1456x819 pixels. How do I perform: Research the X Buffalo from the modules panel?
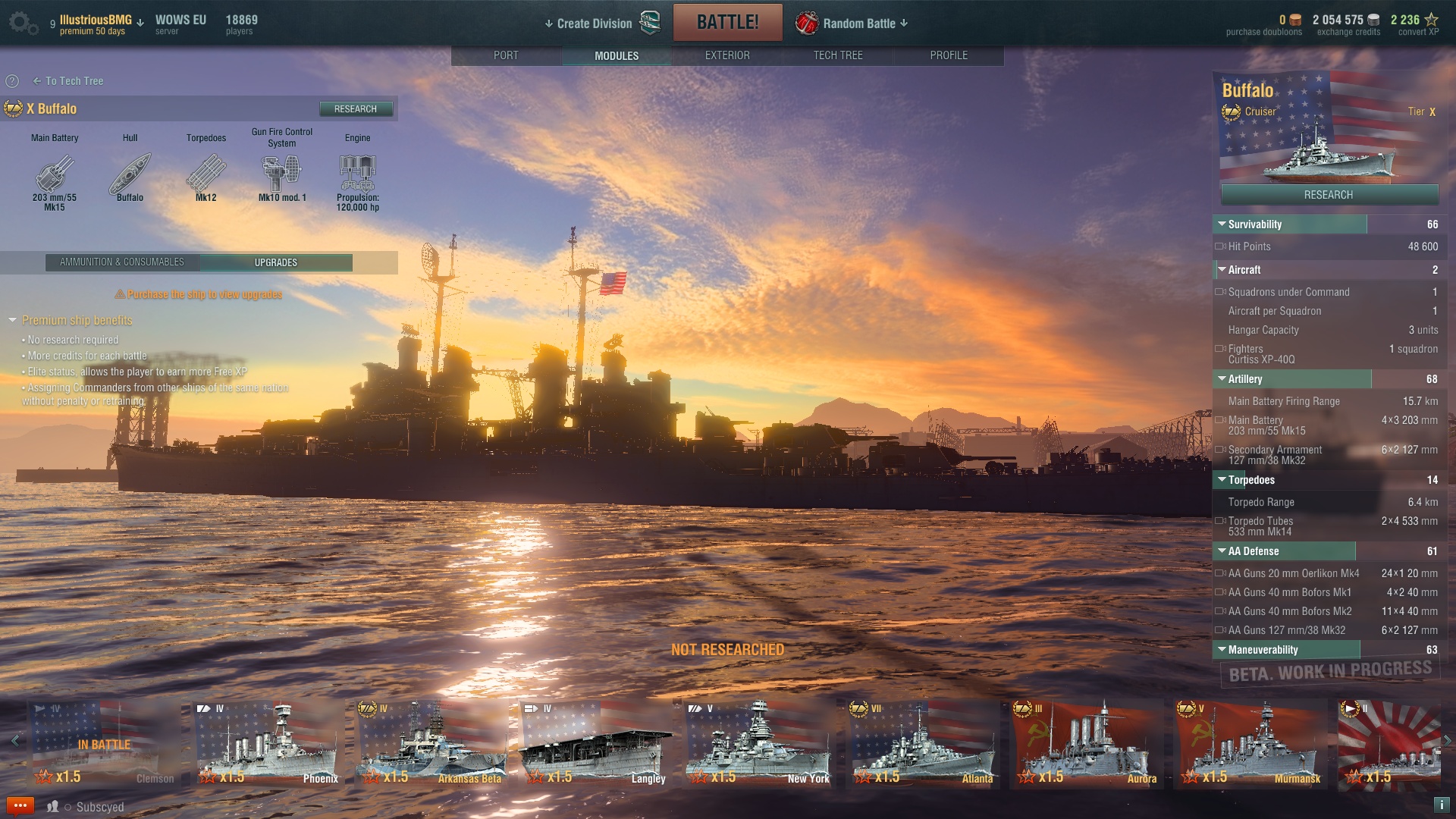click(355, 109)
